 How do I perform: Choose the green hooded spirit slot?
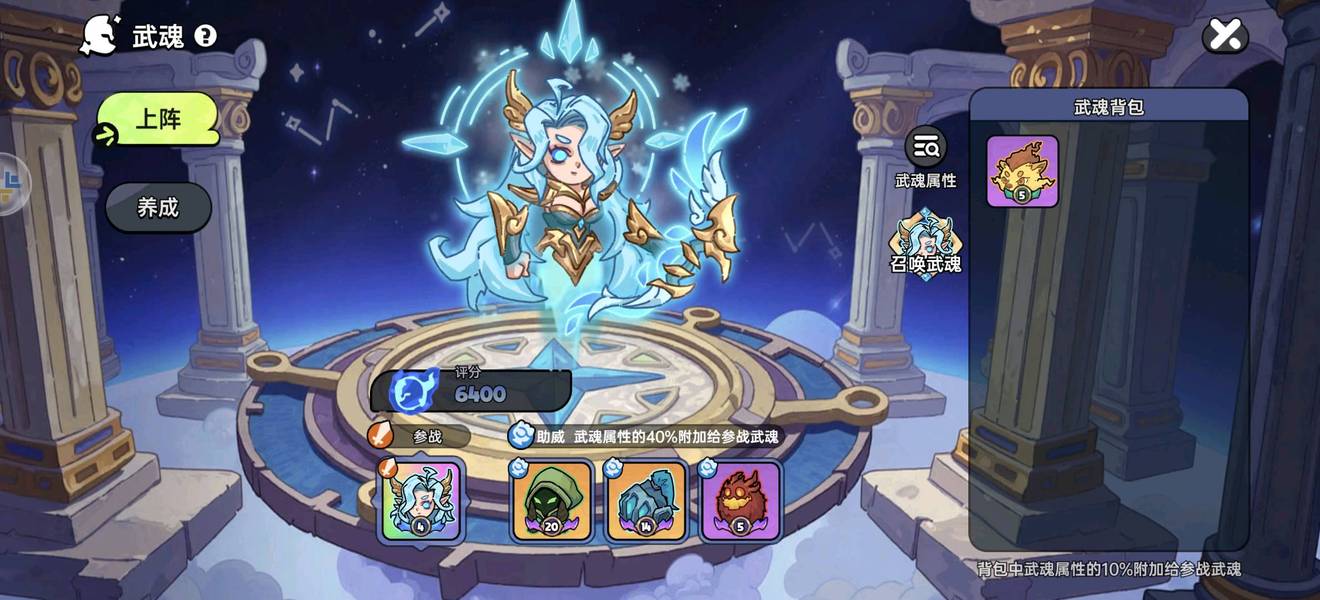551,500
